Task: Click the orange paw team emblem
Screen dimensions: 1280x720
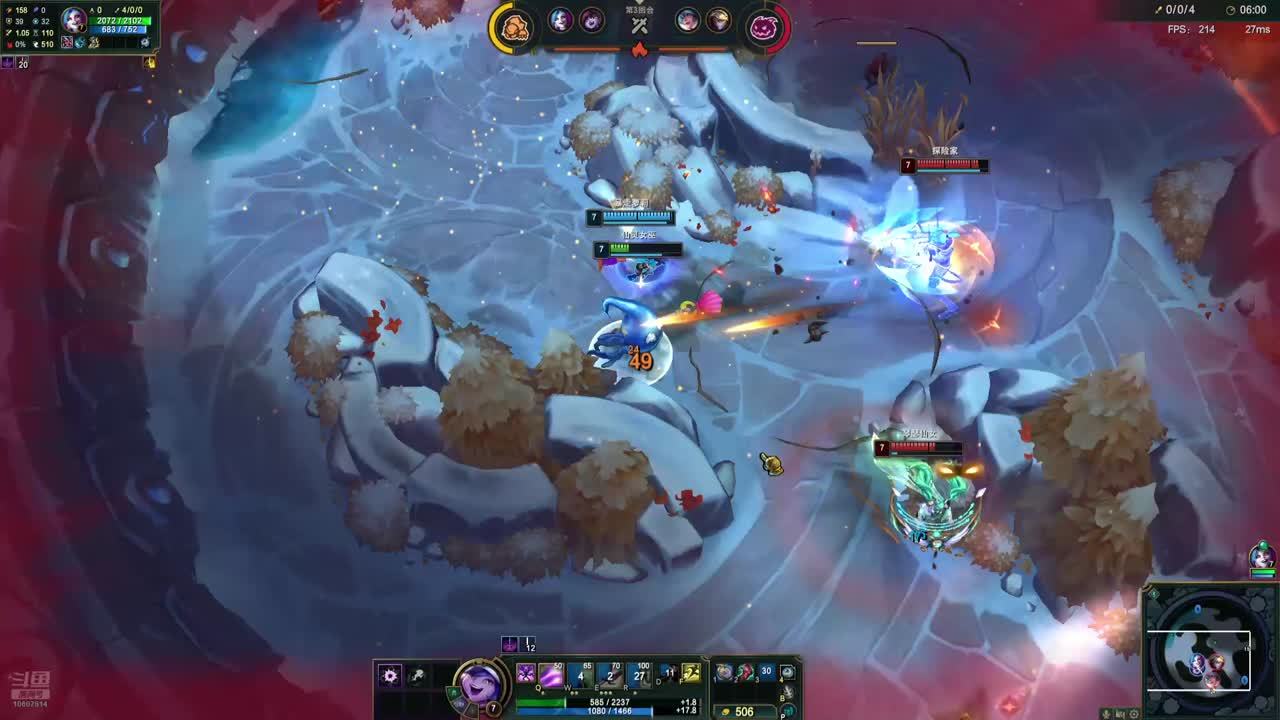Action: click(513, 27)
